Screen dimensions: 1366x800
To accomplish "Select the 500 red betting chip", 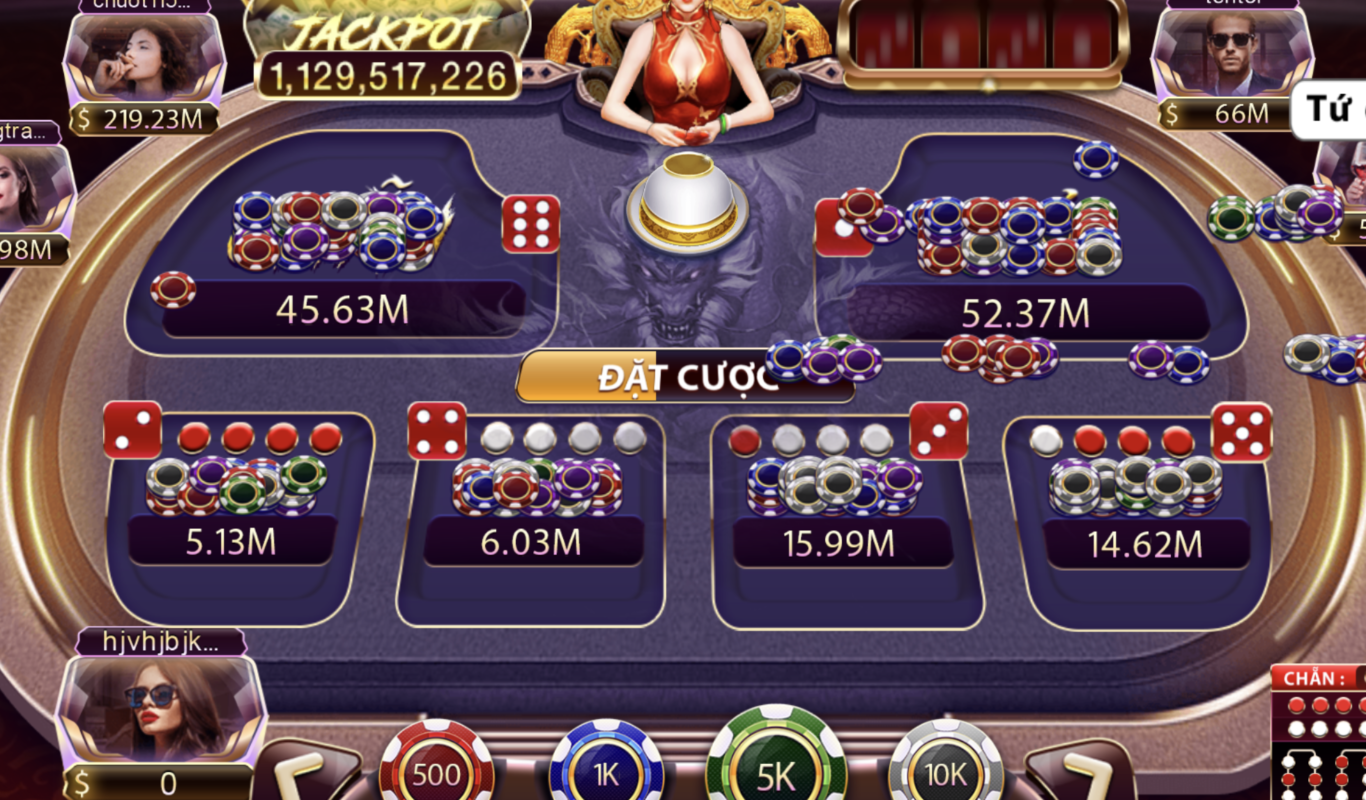I will (436, 771).
